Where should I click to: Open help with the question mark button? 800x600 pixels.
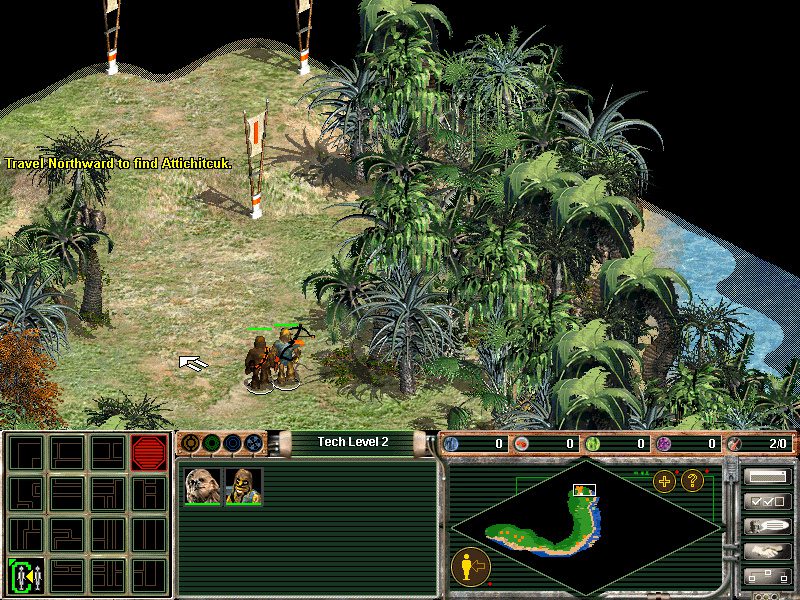click(692, 481)
